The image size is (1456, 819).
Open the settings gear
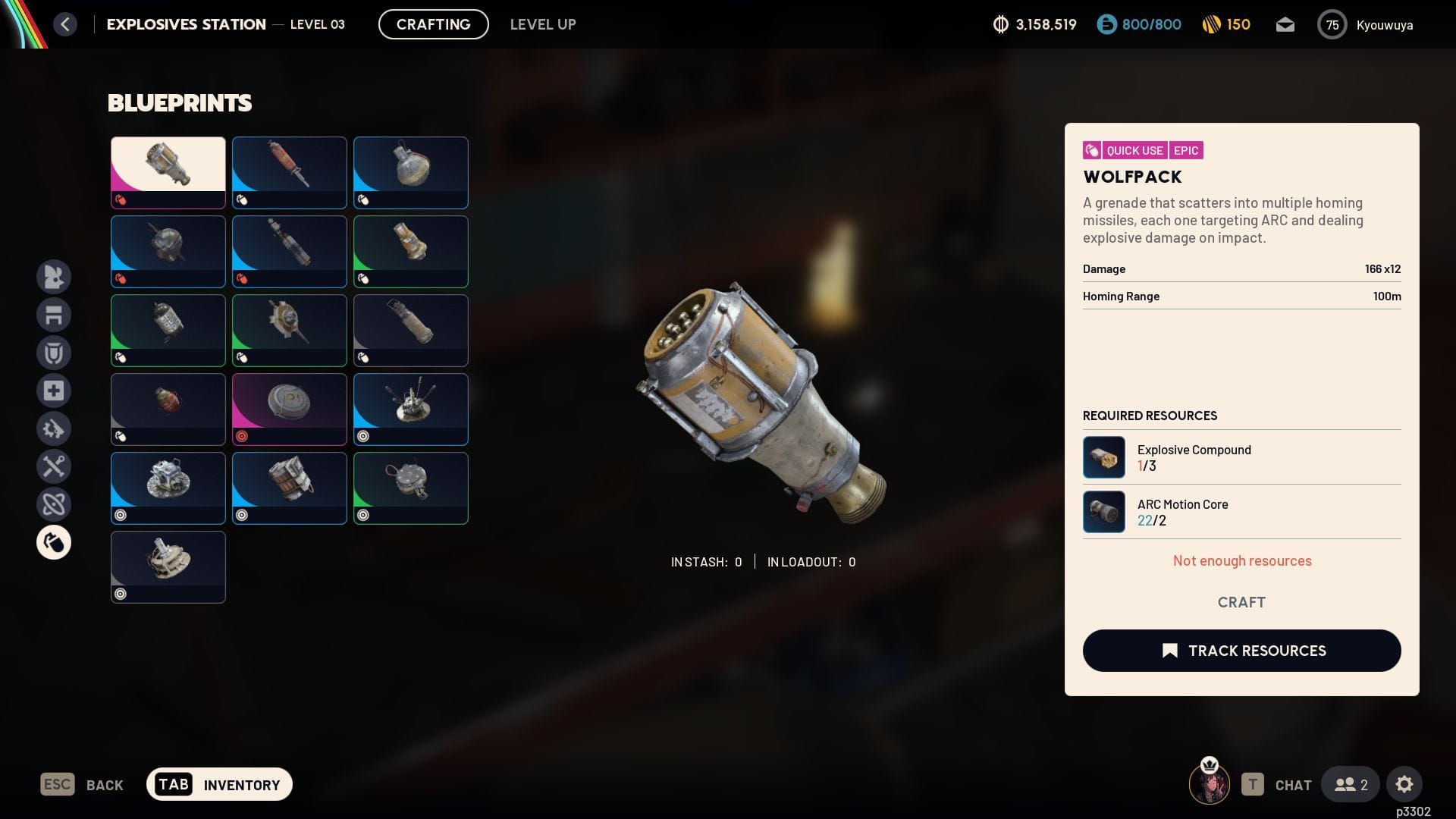pyautogui.click(x=1404, y=784)
